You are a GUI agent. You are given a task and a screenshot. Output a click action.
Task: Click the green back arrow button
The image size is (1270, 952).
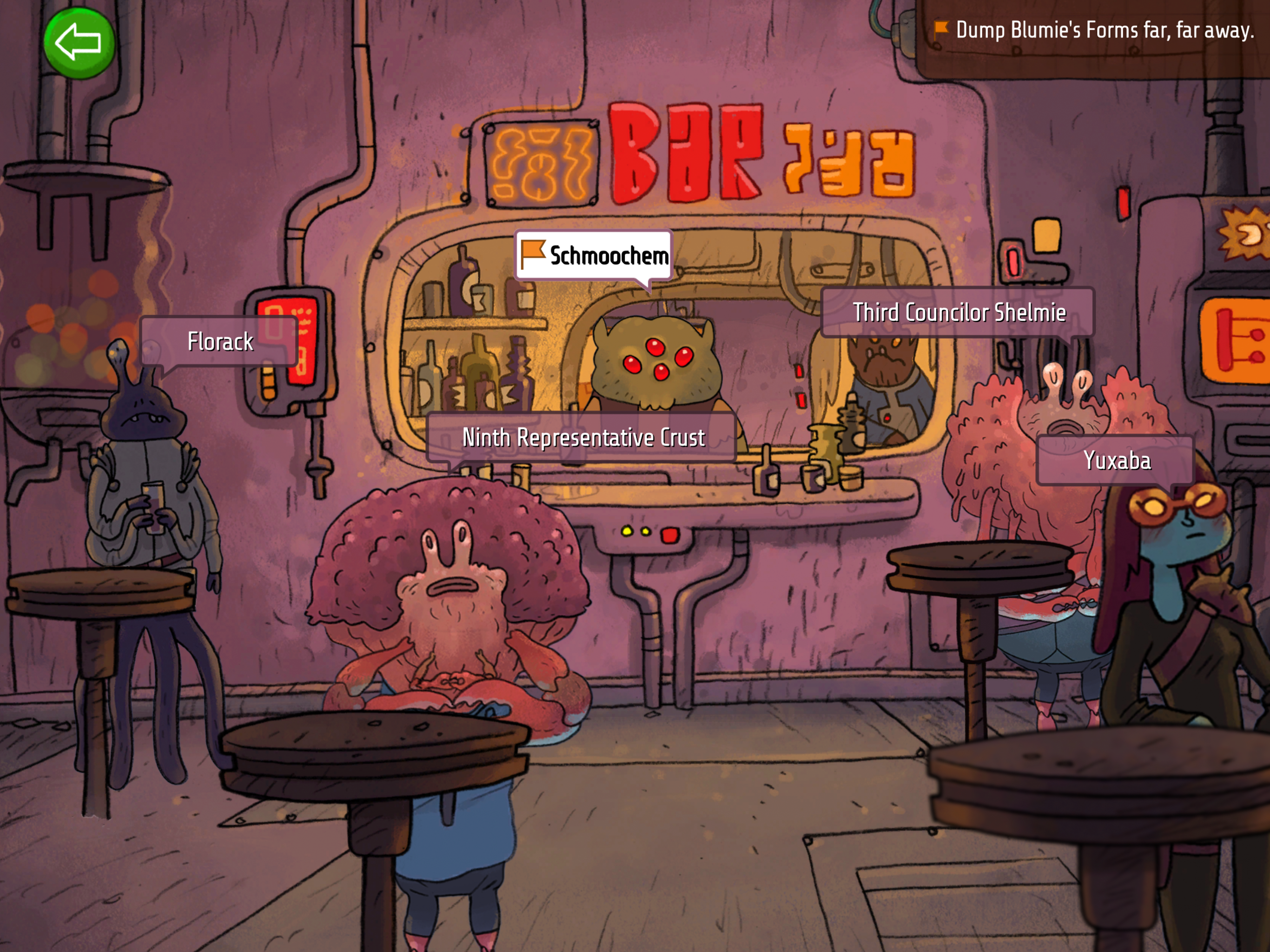pos(79,43)
